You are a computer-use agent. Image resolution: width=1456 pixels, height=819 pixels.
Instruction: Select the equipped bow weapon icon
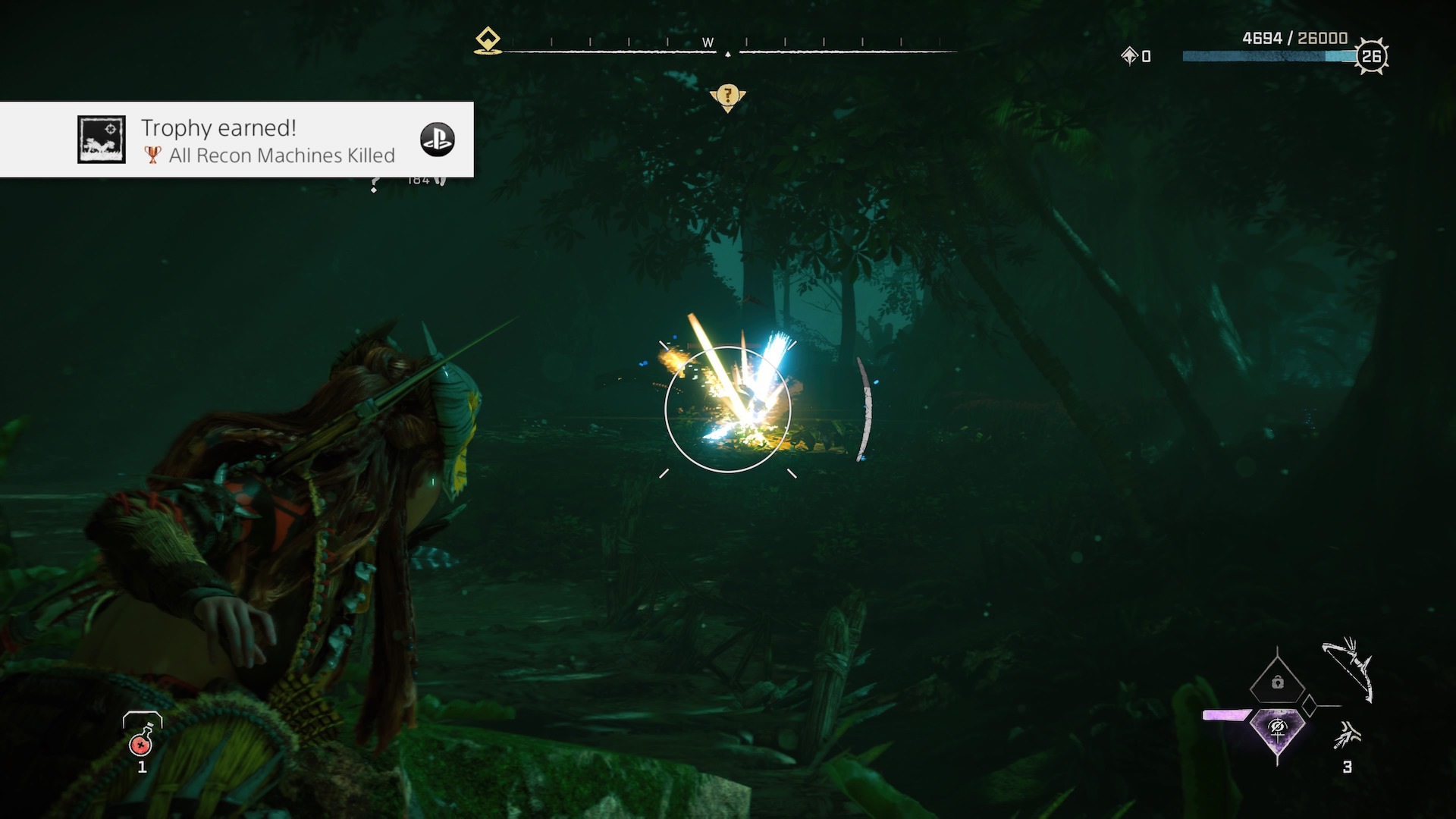(x=1349, y=668)
